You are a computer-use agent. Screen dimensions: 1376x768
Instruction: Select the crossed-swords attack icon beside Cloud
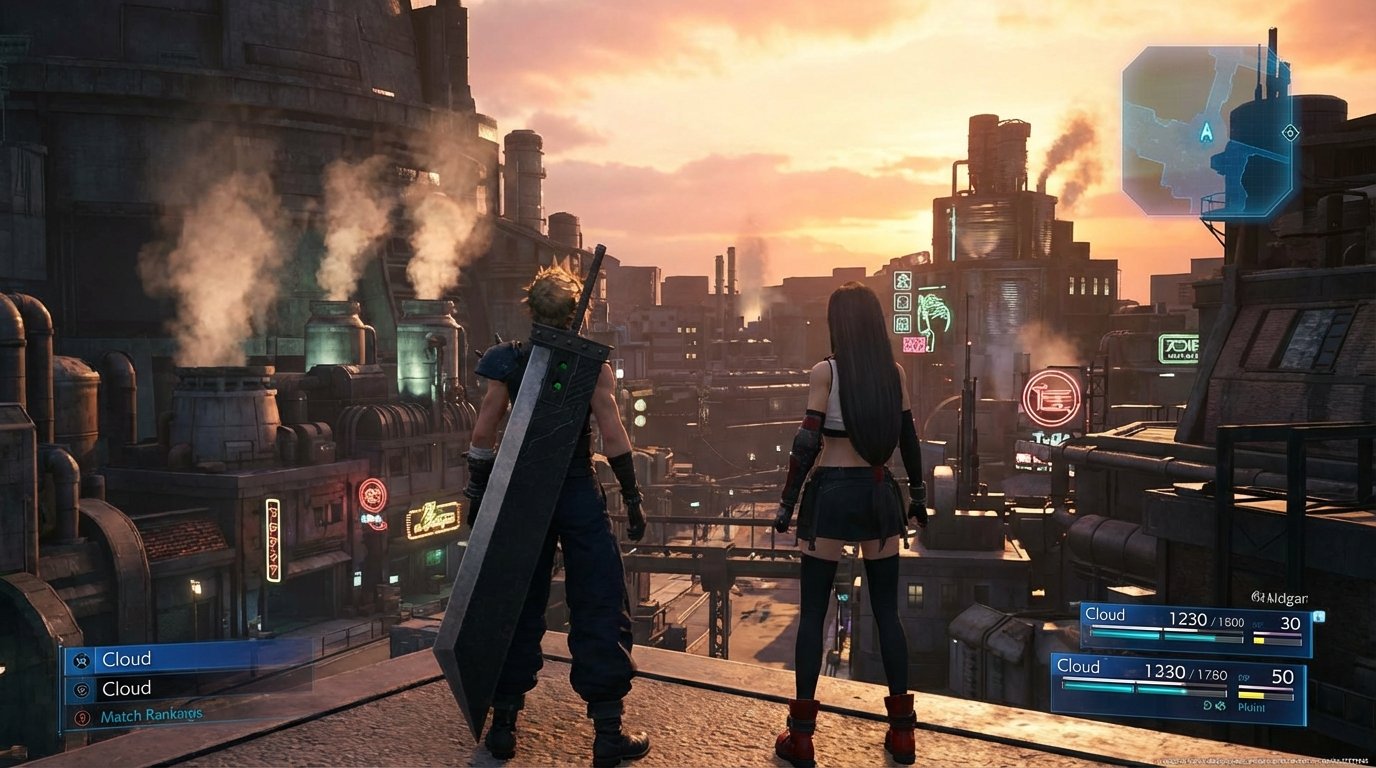(x=82, y=660)
